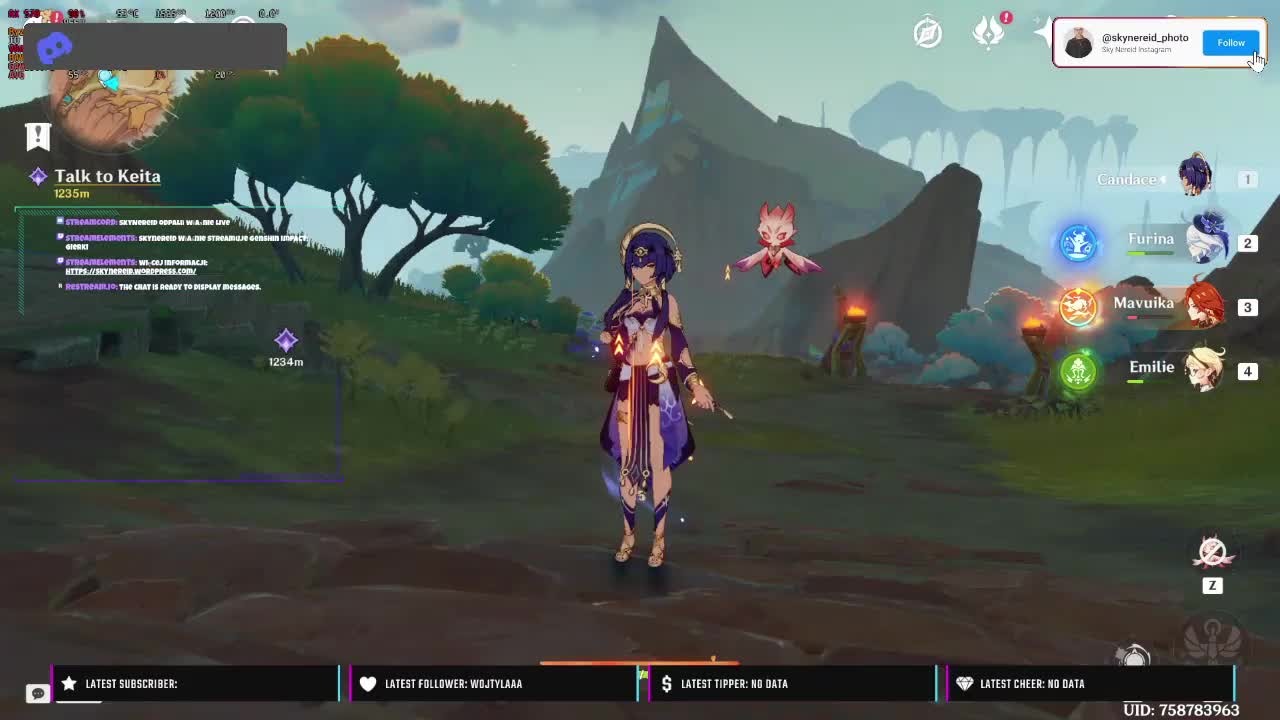Screen dimensions: 1280x720
Task: Open the events icon with red notification
Action: (x=989, y=32)
